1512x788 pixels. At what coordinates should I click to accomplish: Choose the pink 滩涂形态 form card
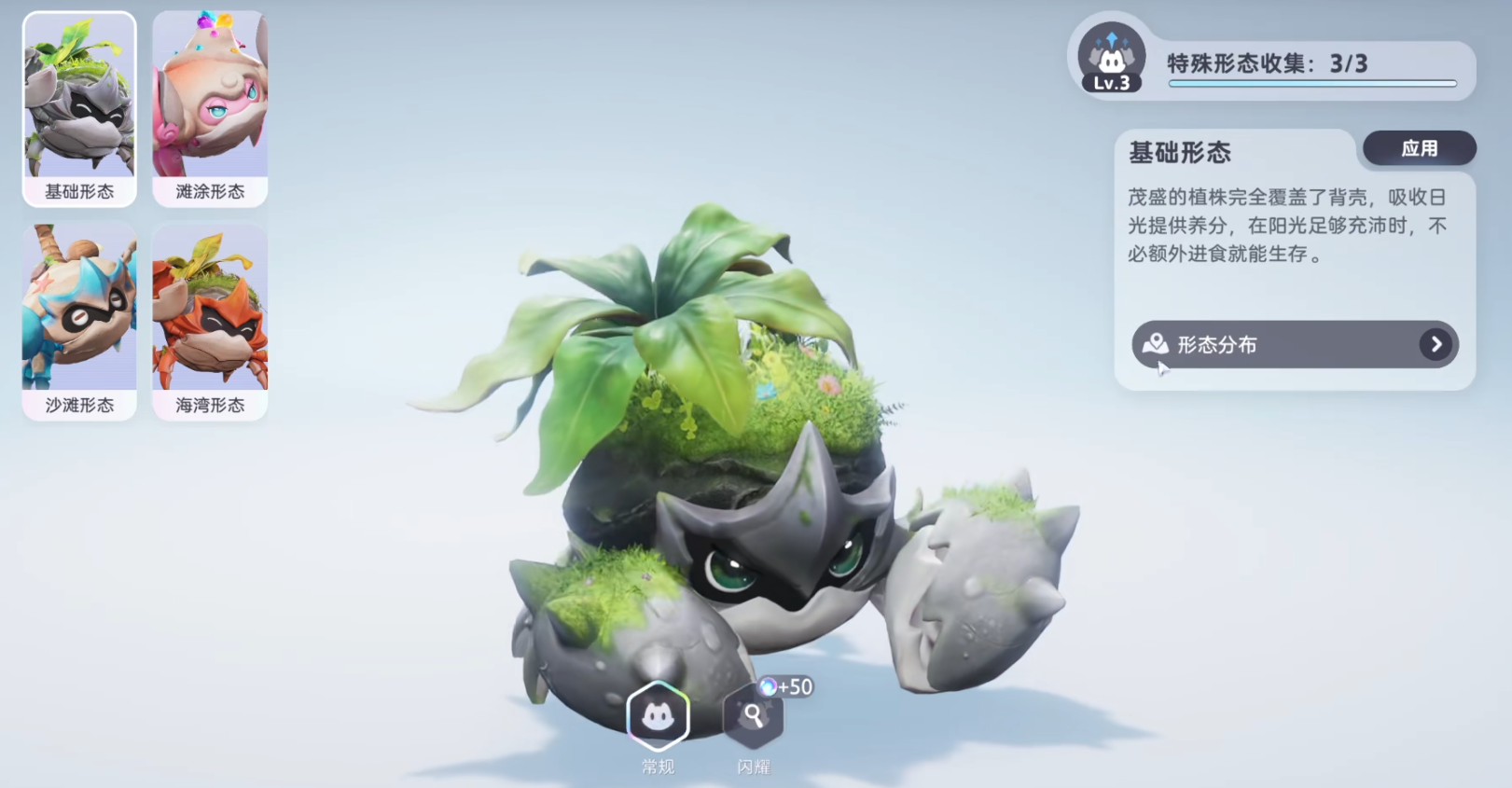tap(210, 109)
